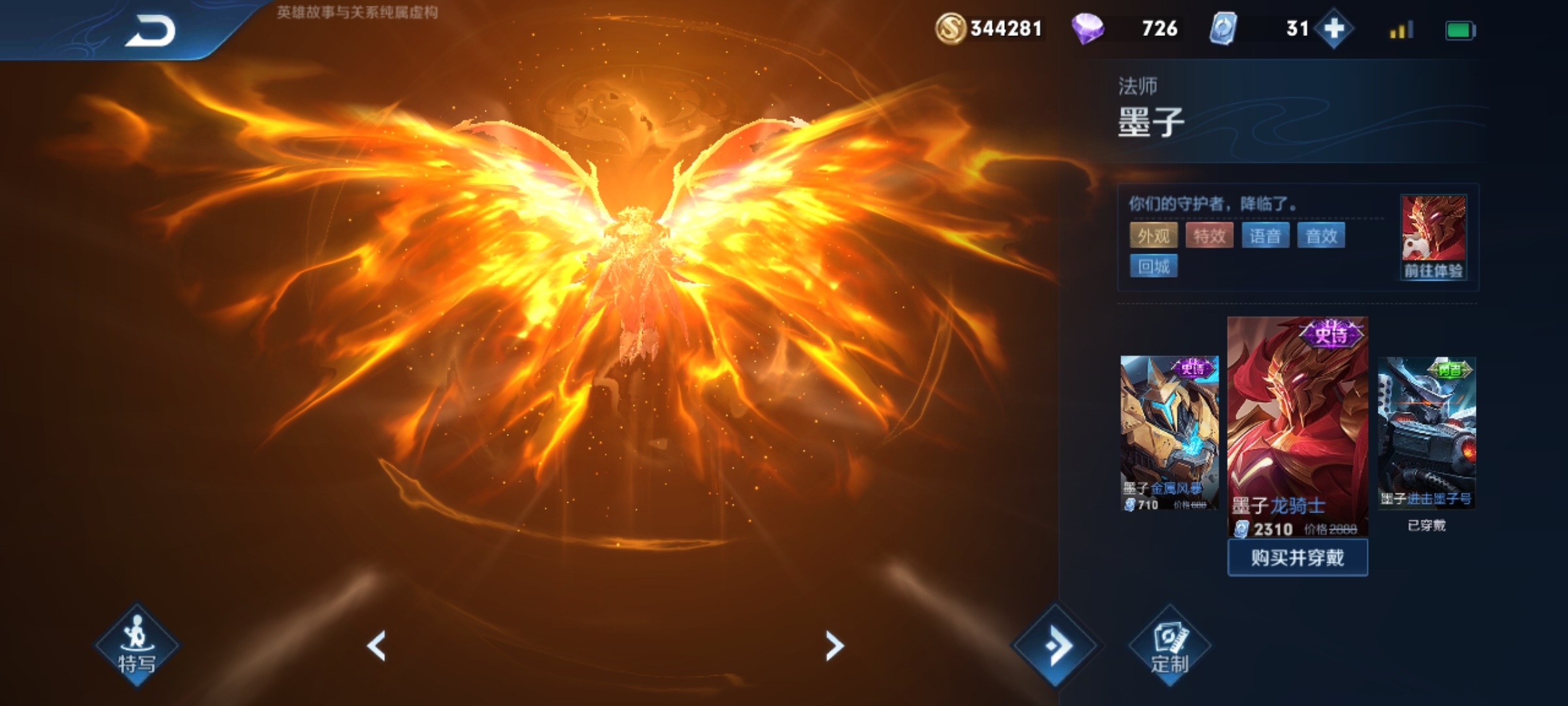Show the previous hero with left arrow
Viewport: 1568px width, 706px height.
(377, 646)
